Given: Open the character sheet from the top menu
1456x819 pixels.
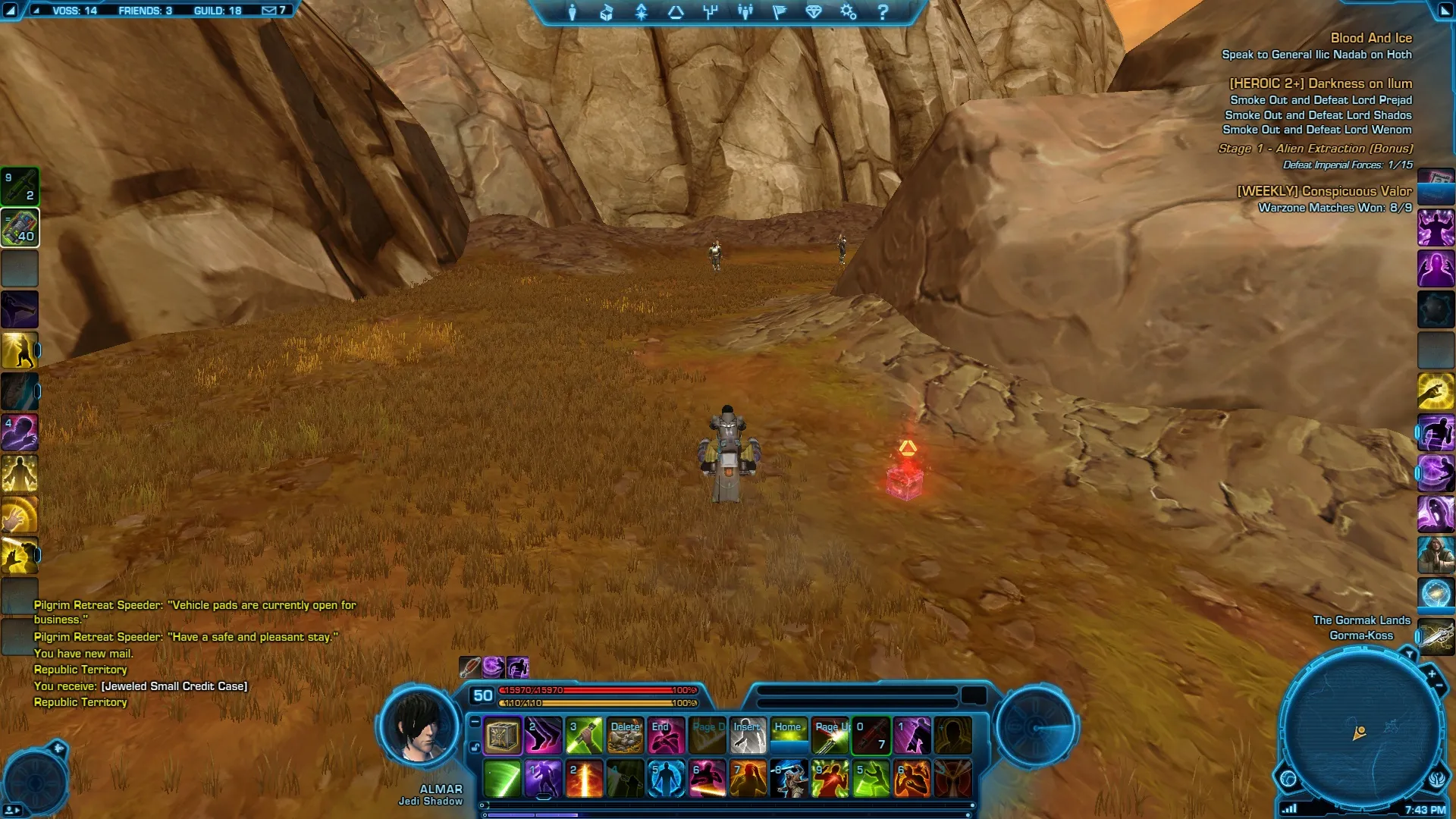Looking at the screenshot, I should point(573,12).
